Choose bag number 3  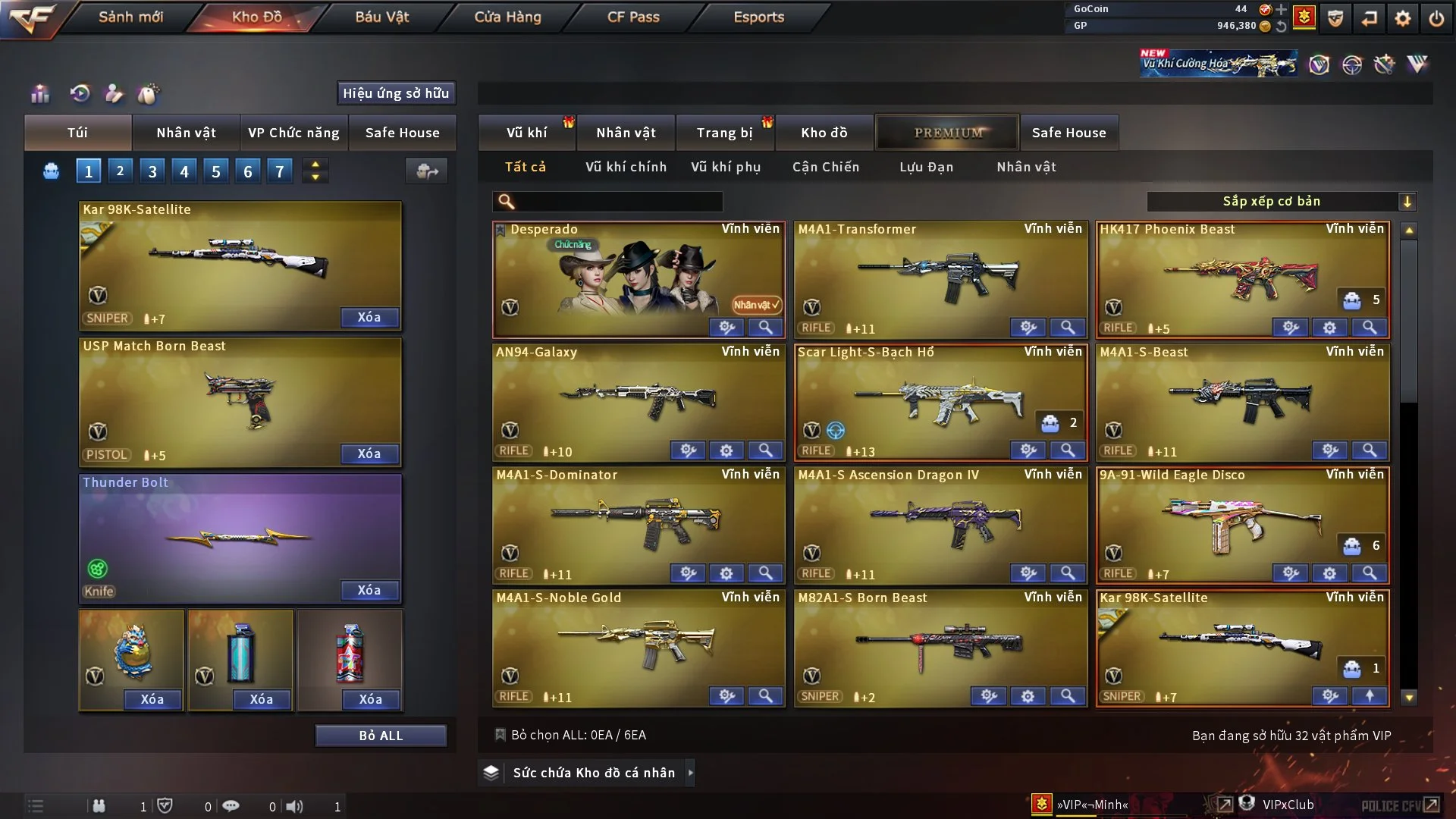(152, 171)
